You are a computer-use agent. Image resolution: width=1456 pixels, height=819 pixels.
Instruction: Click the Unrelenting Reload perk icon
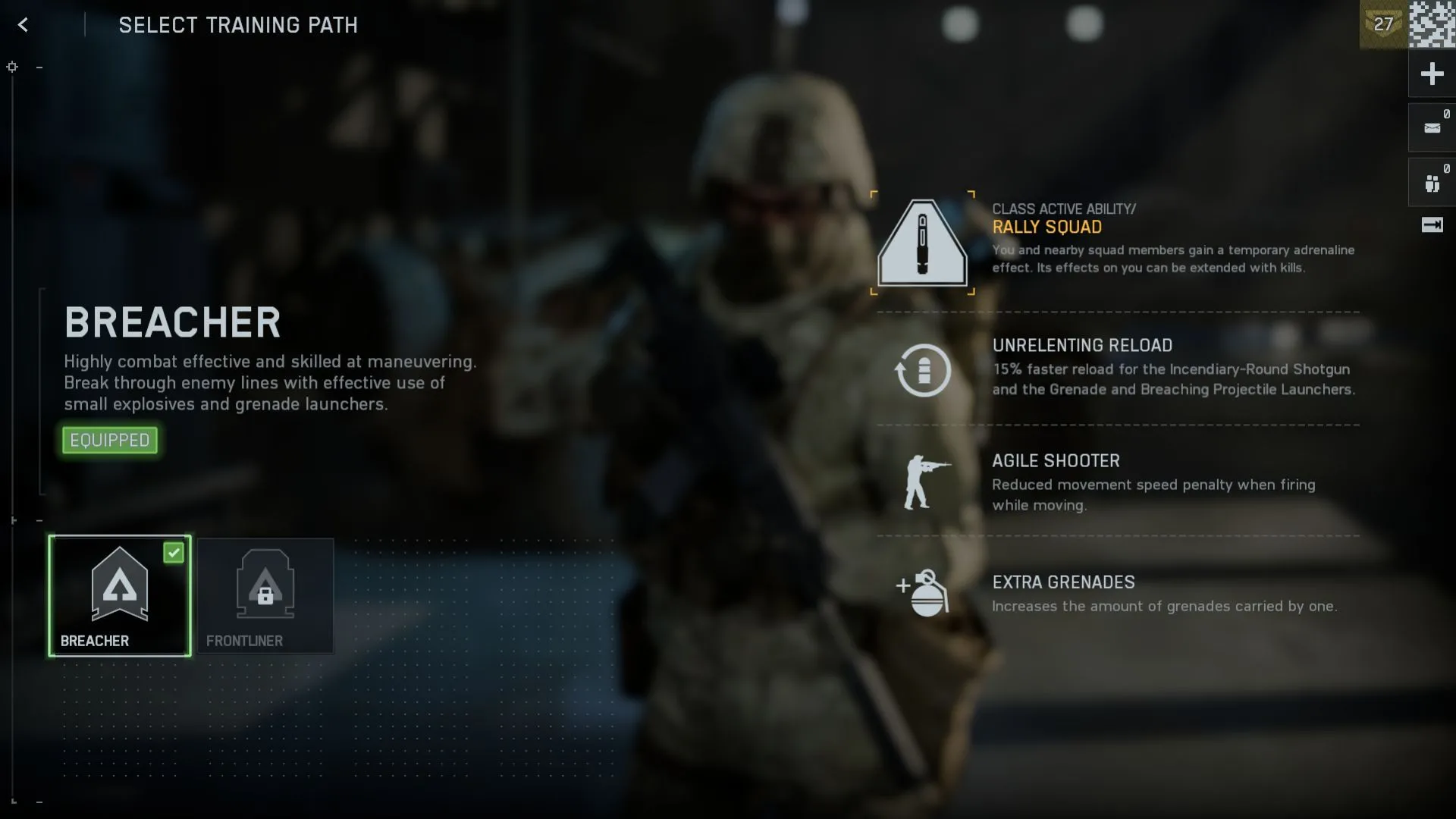pos(922,369)
